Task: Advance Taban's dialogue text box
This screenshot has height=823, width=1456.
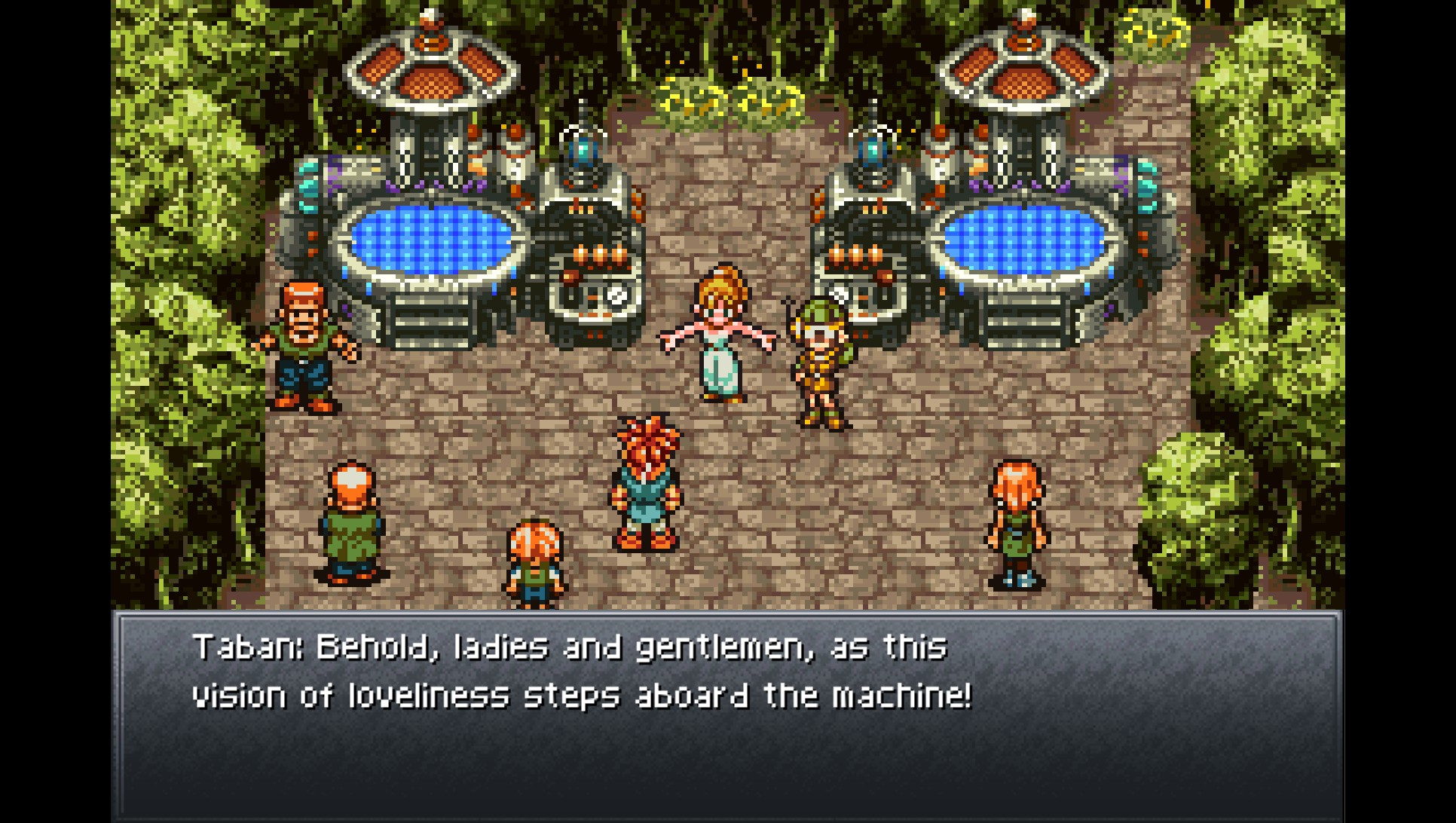Action: pos(727,714)
